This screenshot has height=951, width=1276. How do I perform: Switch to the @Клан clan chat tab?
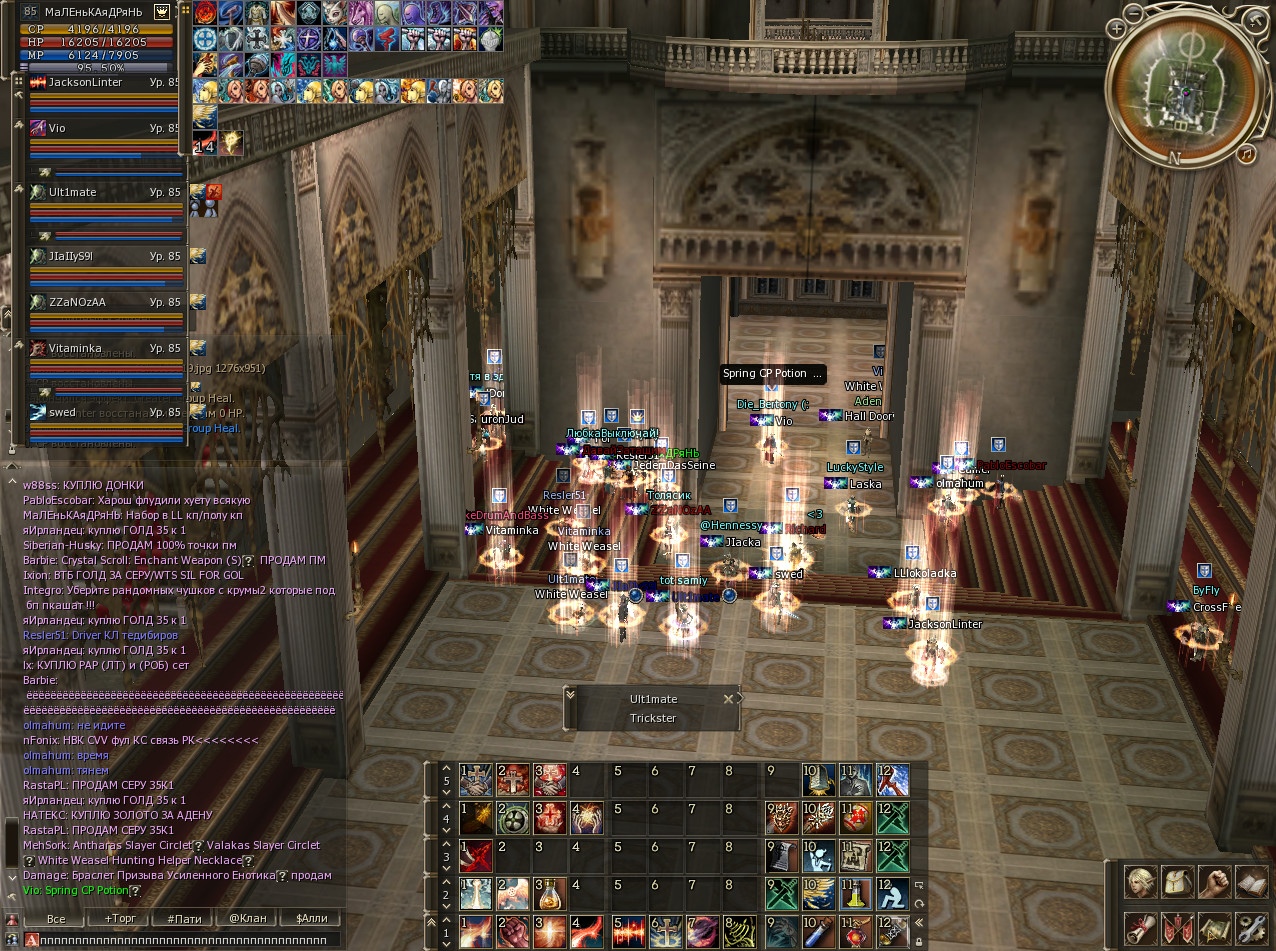[246, 918]
